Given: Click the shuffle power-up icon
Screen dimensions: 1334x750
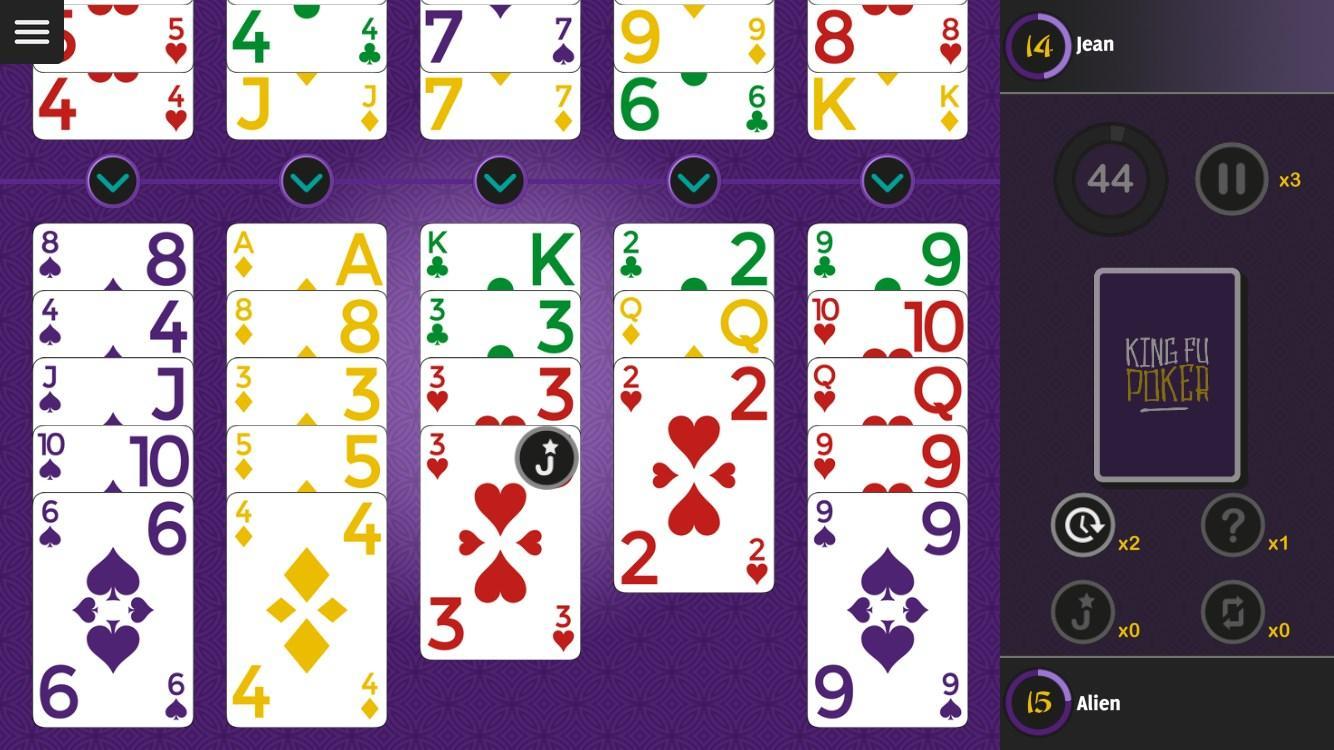Looking at the screenshot, I should coord(1231,613).
